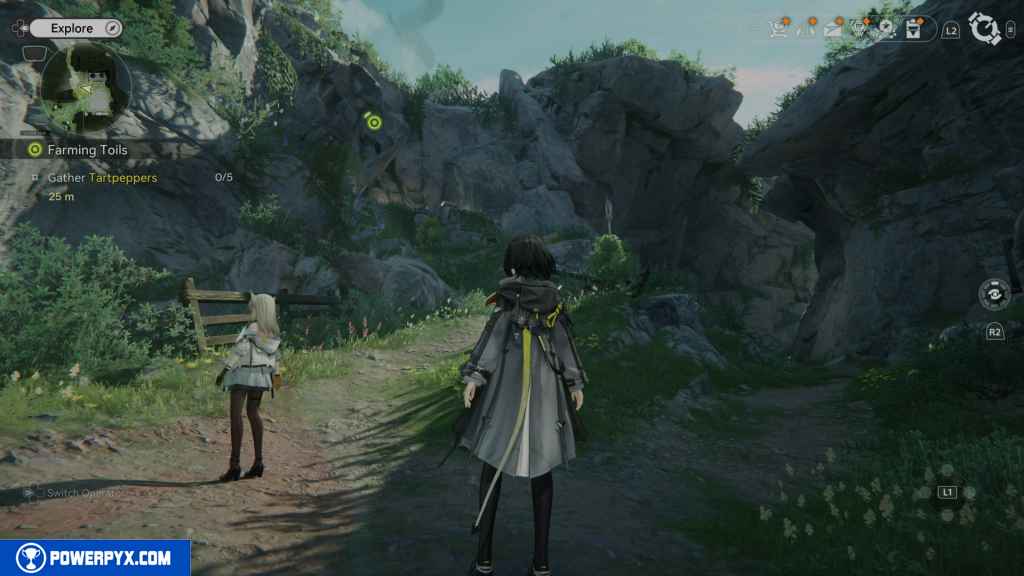Open the envelope mail icon
1024x576 pixels.
click(x=833, y=30)
